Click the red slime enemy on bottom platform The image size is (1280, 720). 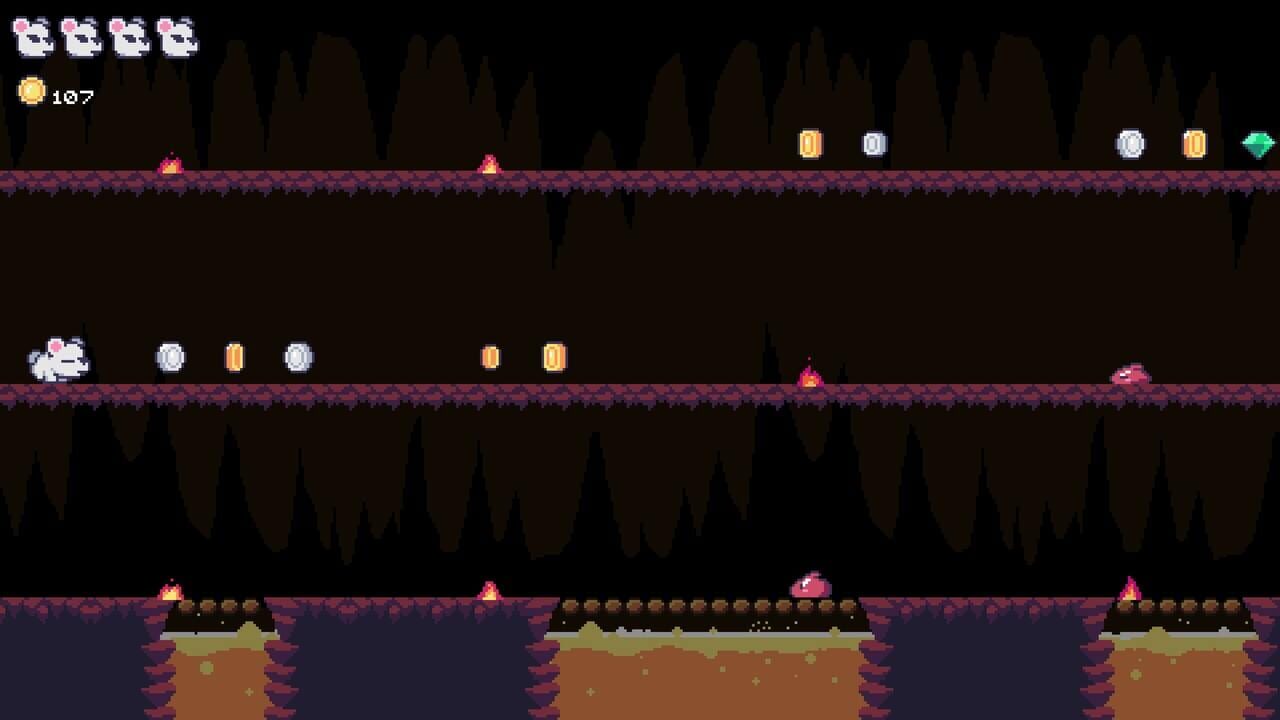[808, 585]
